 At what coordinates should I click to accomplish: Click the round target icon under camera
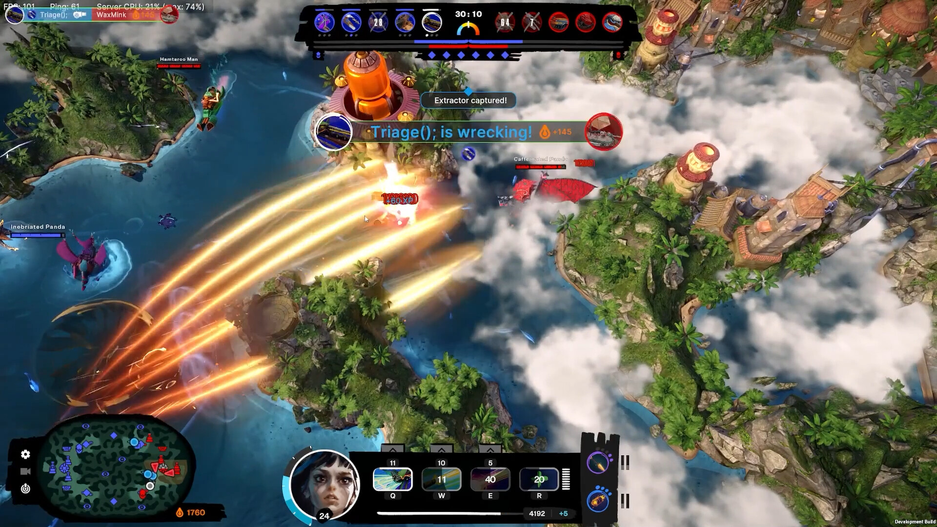(25, 489)
